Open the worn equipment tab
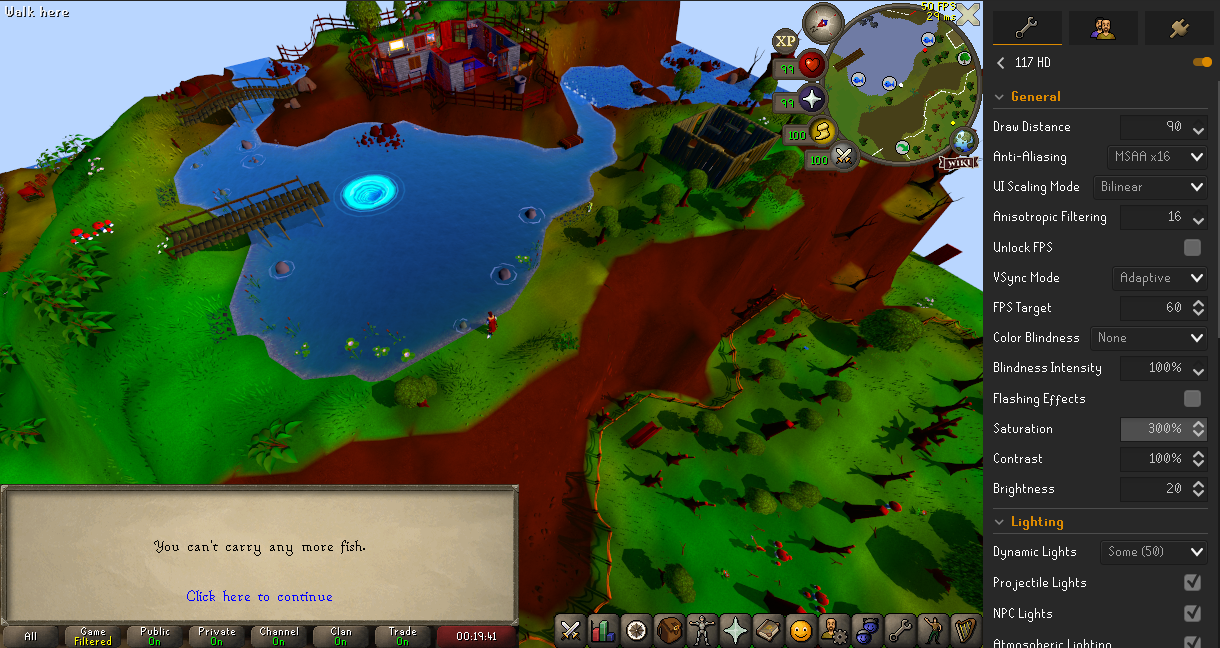This screenshot has height=648, width=1220. click(x=700, y=630)
